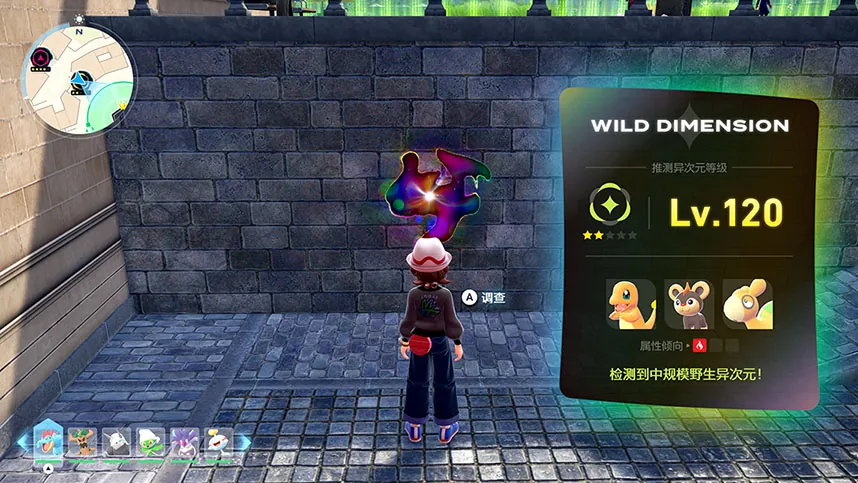Select the Litleo portrait in Wild Dimension panel

(689, 304)
